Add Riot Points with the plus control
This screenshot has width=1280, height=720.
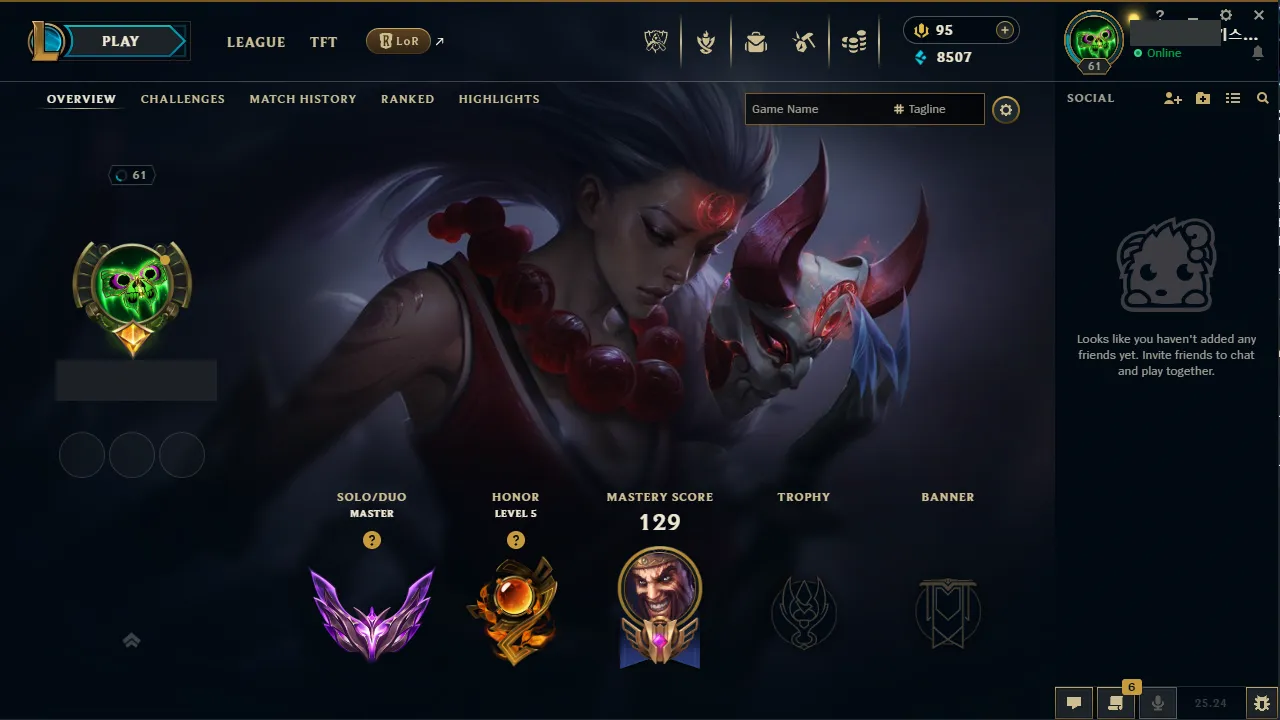pos(1003,30)
